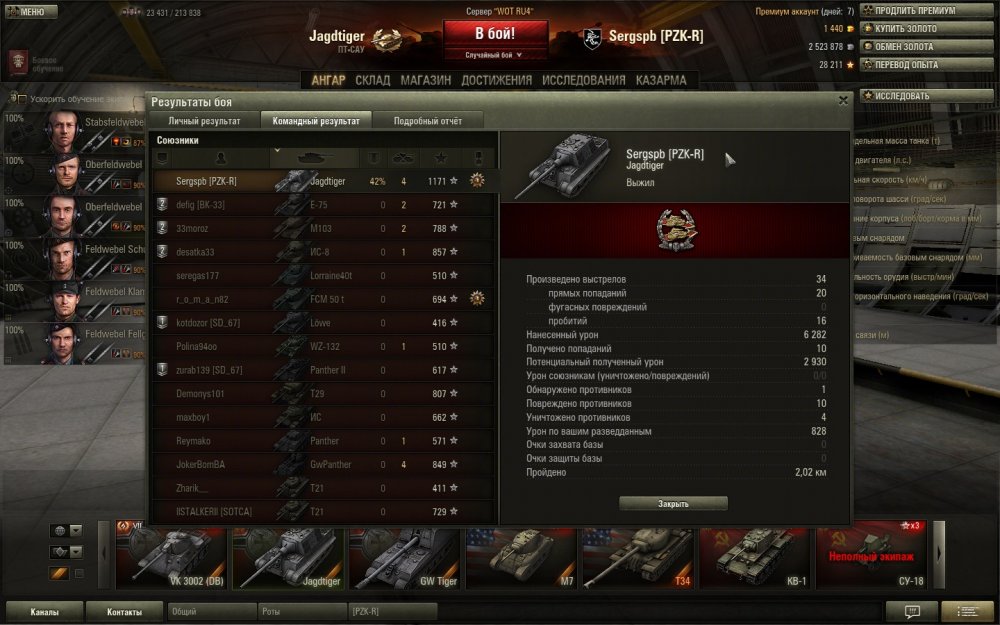The image size is (1000, 625).
Task: Close results with the Закрыть button
Action: [673, 504]
